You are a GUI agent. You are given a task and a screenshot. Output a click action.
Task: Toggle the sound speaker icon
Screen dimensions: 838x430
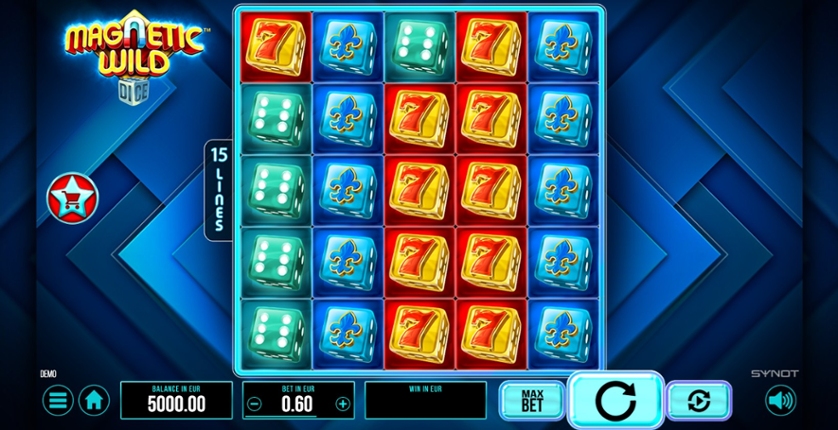(x=780, y=401)
